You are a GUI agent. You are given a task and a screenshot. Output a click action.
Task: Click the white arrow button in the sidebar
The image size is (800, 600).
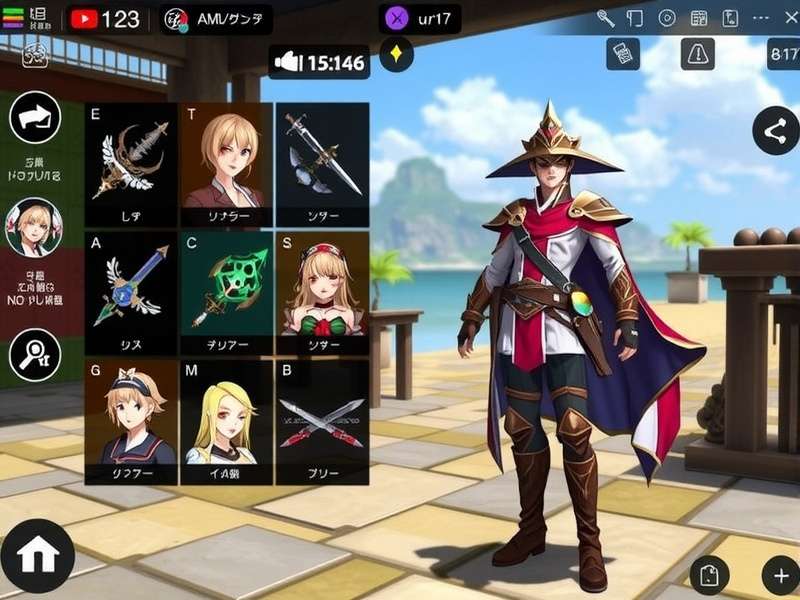(35, 118)
